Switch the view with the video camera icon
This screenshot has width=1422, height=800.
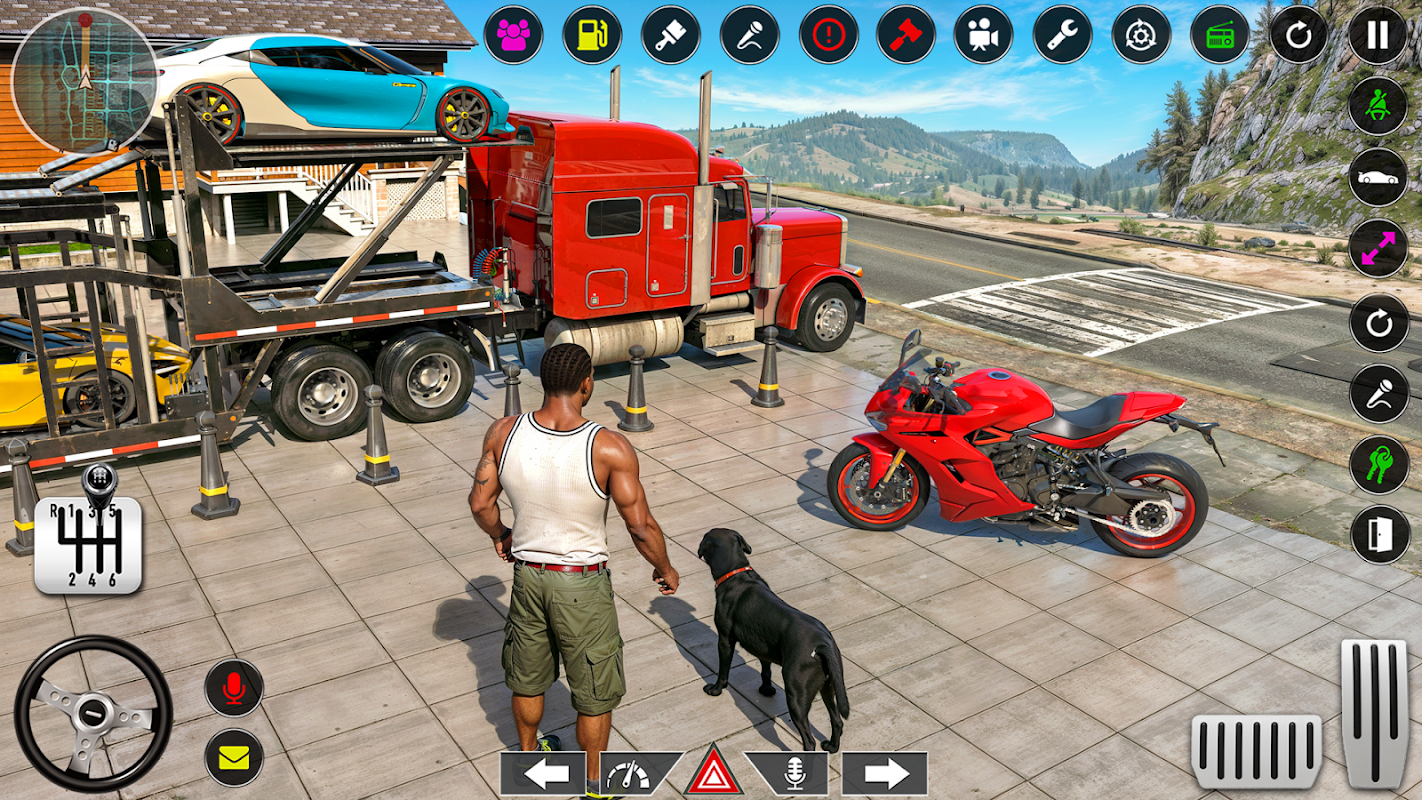pos(983,35)
